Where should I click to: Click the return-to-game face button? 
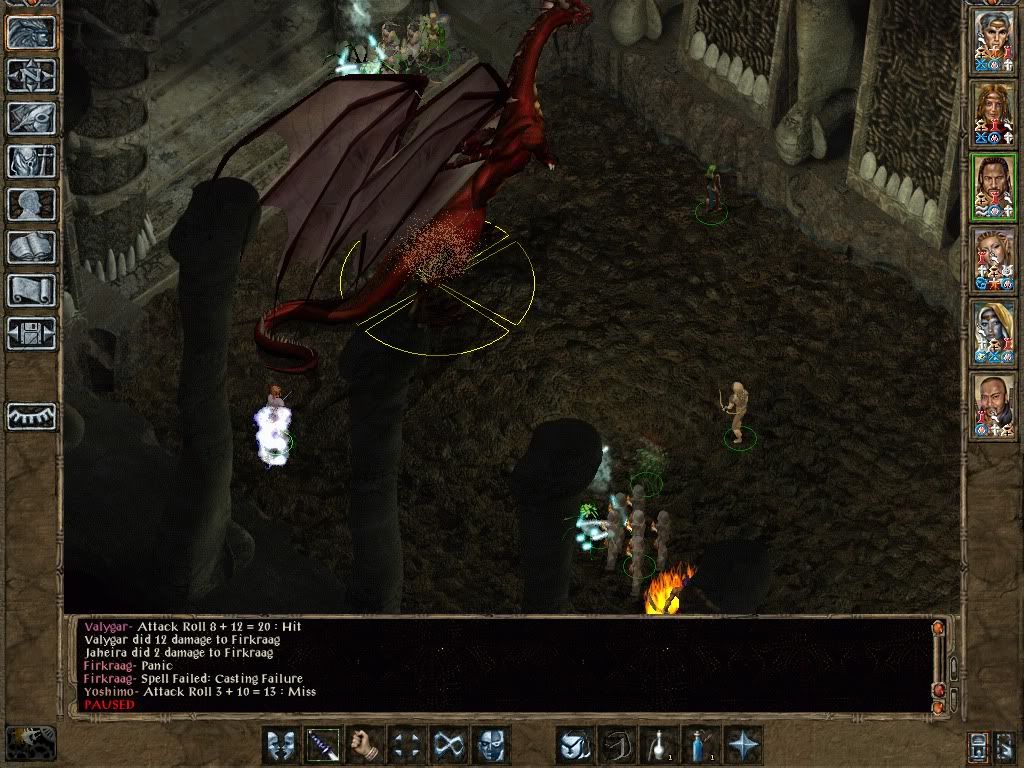(32, 32)
